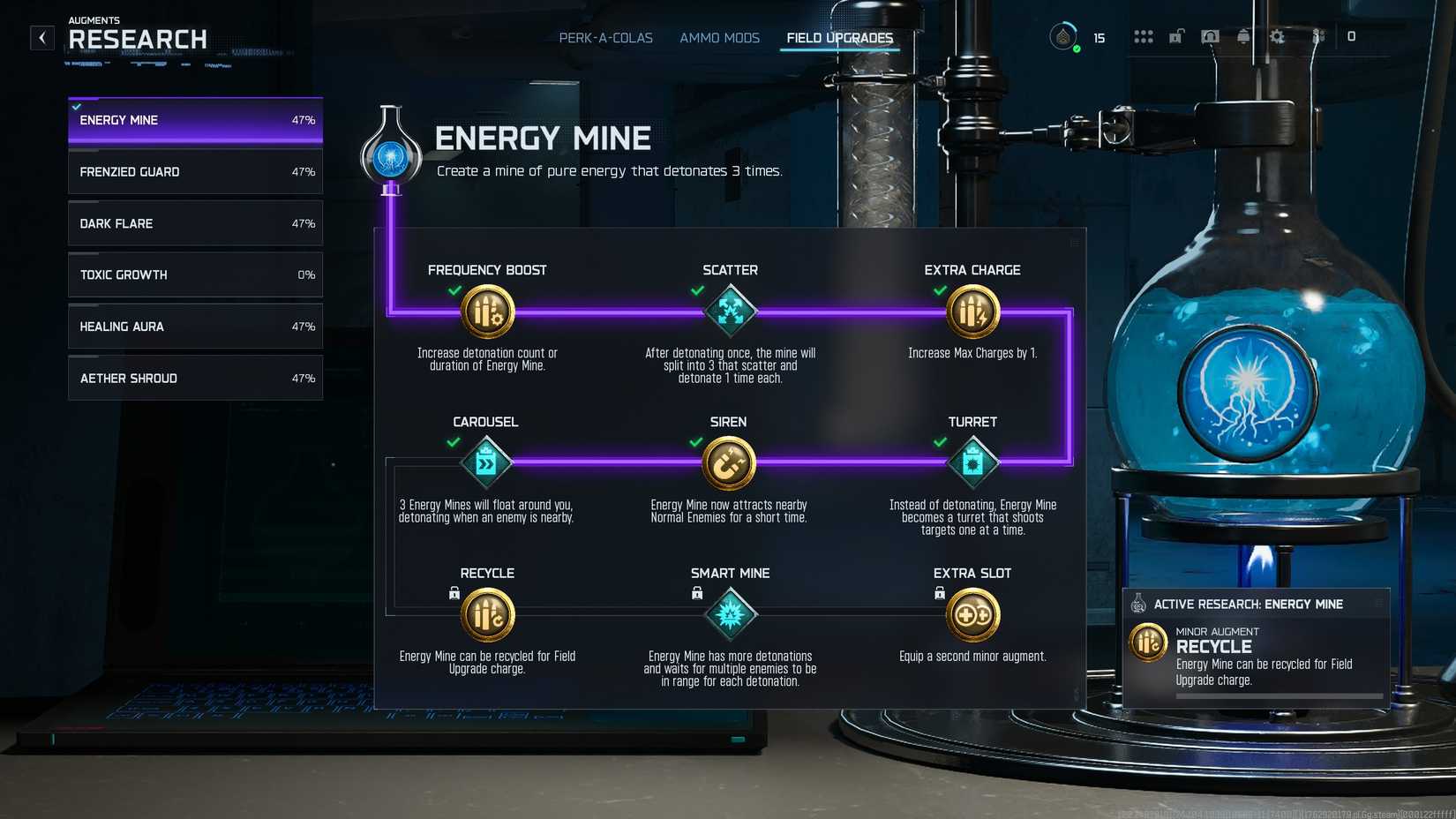Select the Scatter augment icon
The width and height of the screenshot is (1456, 819).
(x=730, y=311)
